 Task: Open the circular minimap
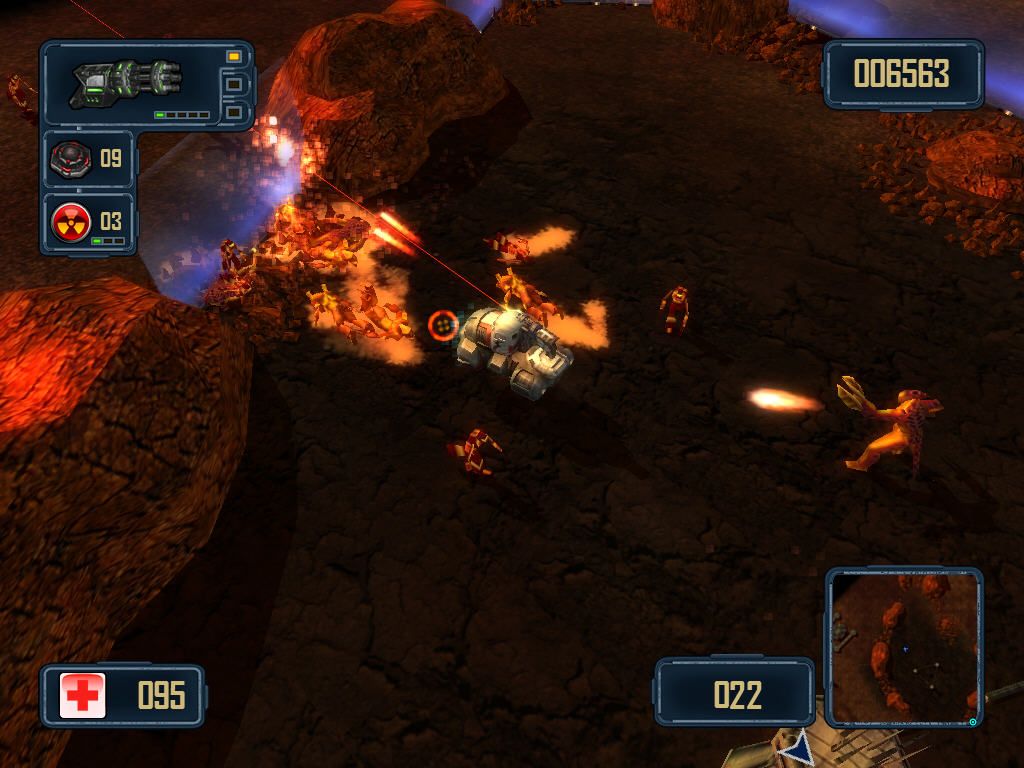coord(905,648)
